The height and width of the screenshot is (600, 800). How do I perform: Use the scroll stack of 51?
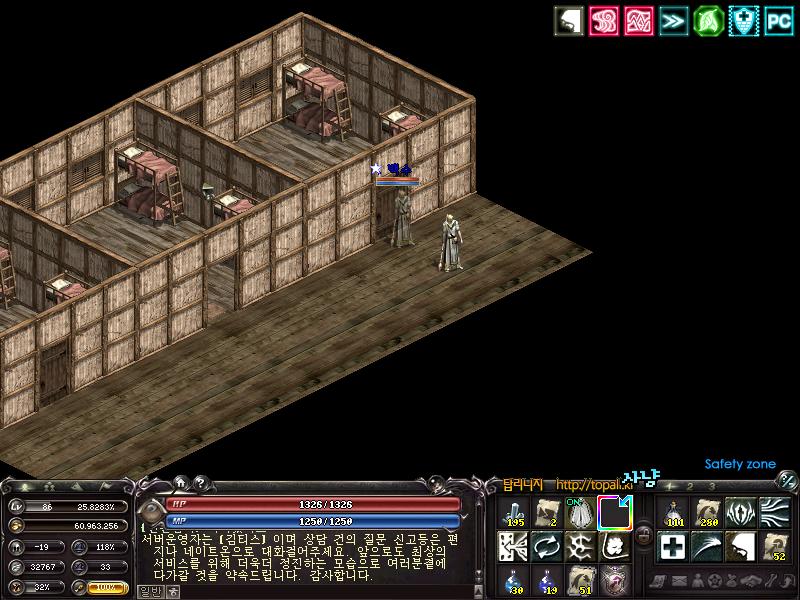580,580
